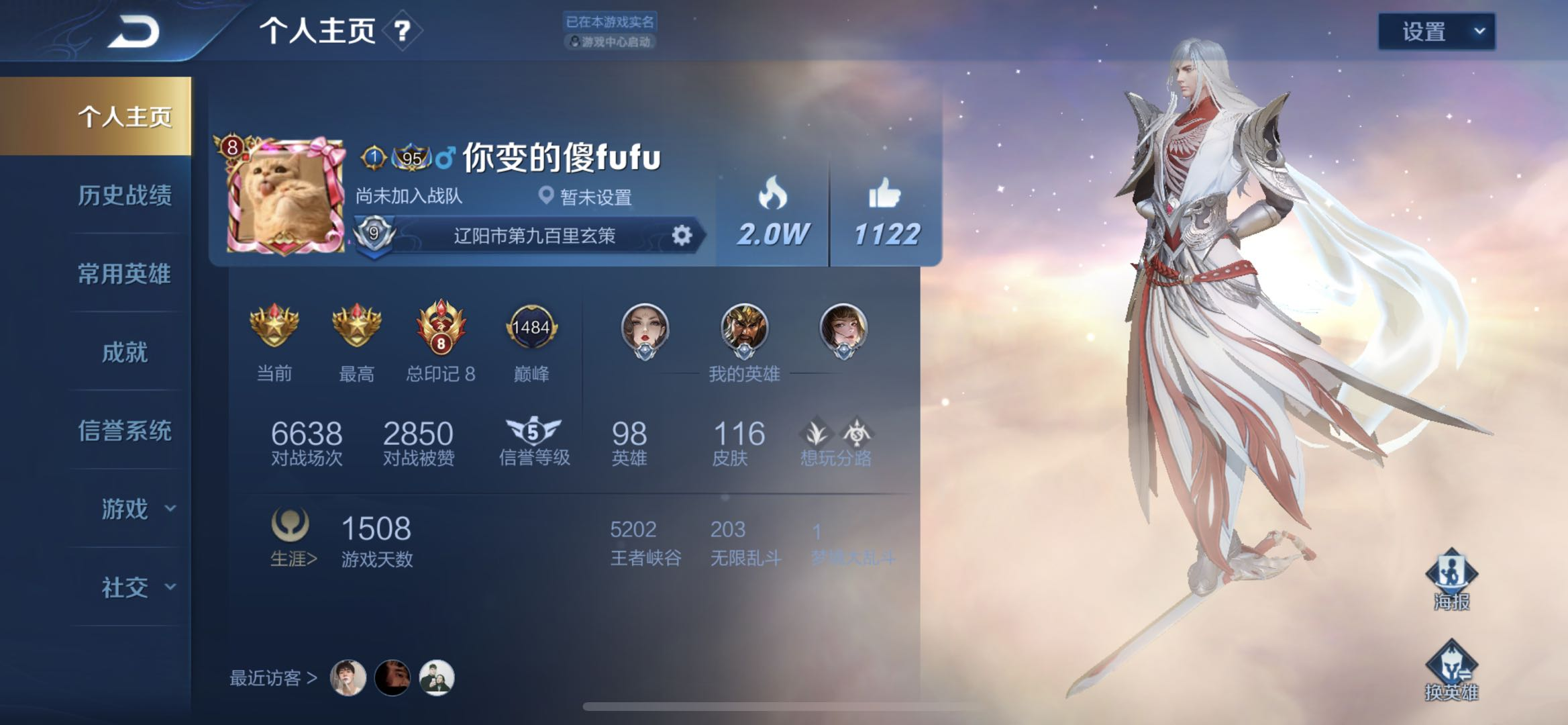Choose the 换英雄 button
Screen dimensions: 1568x725
tap(1451, 671)
